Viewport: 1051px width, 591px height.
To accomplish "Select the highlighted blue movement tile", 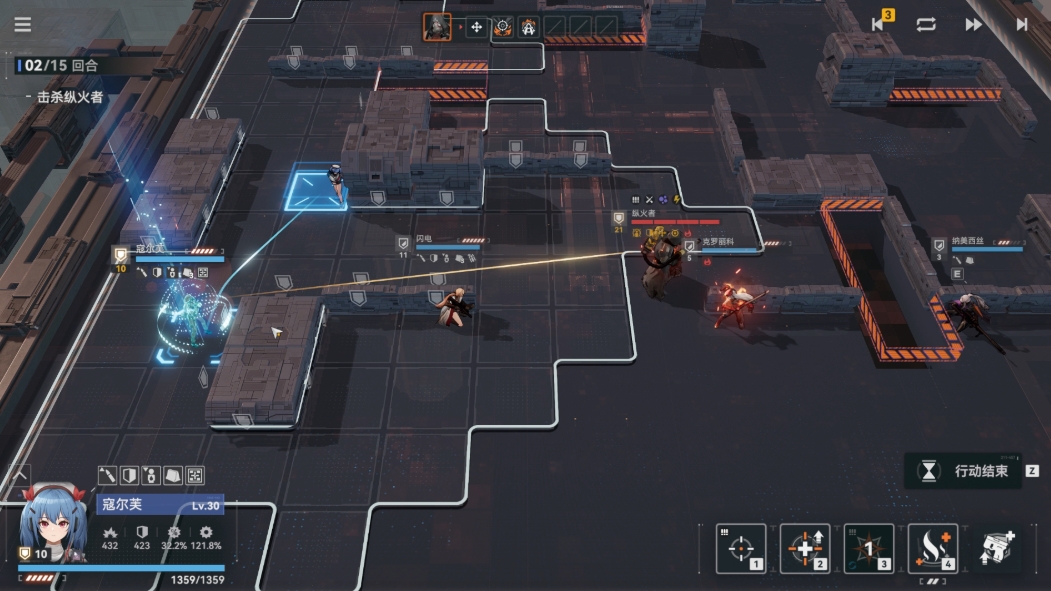I will (x=315, y=190).
